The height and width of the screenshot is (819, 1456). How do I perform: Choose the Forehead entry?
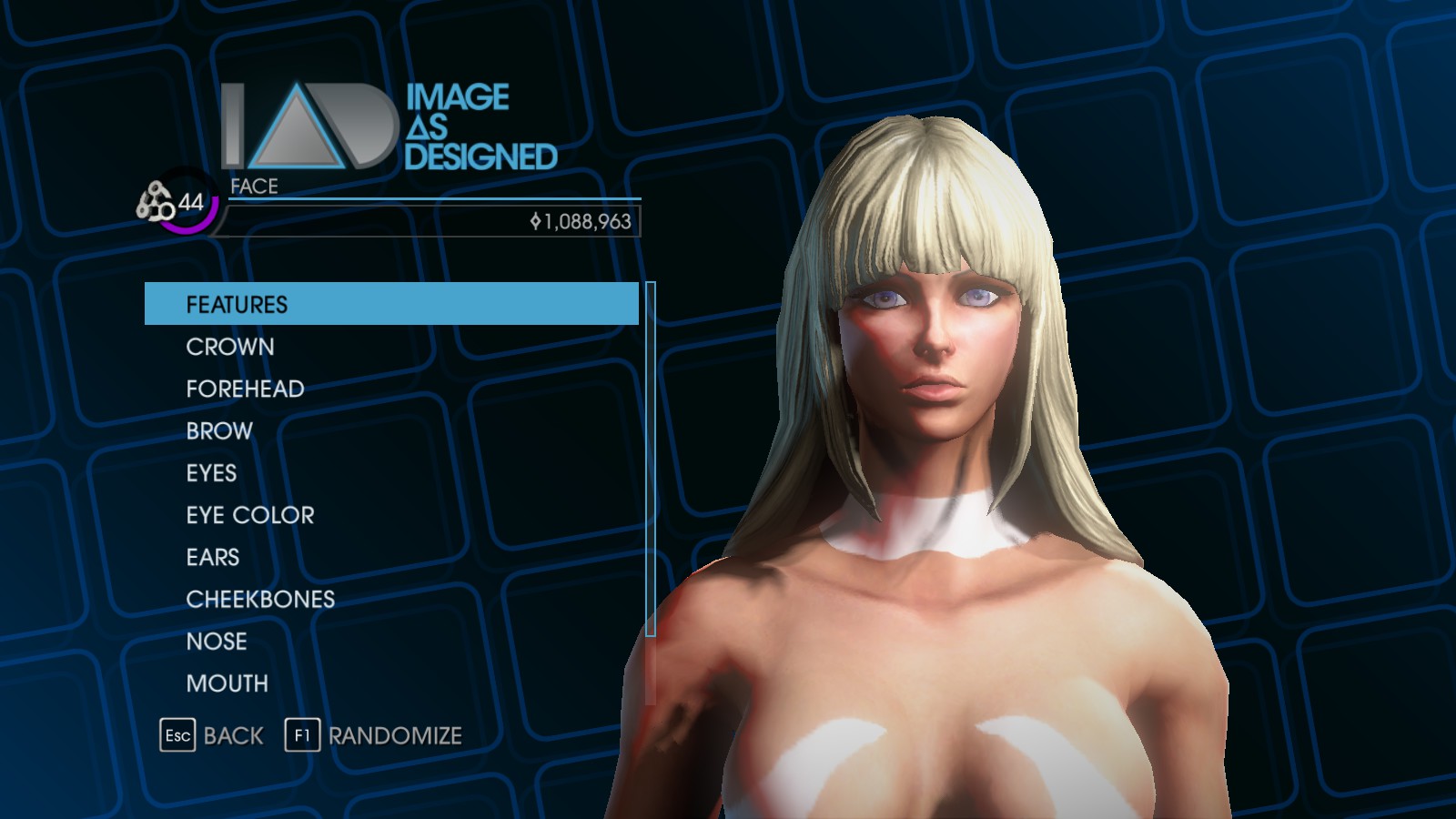(245, 389)
